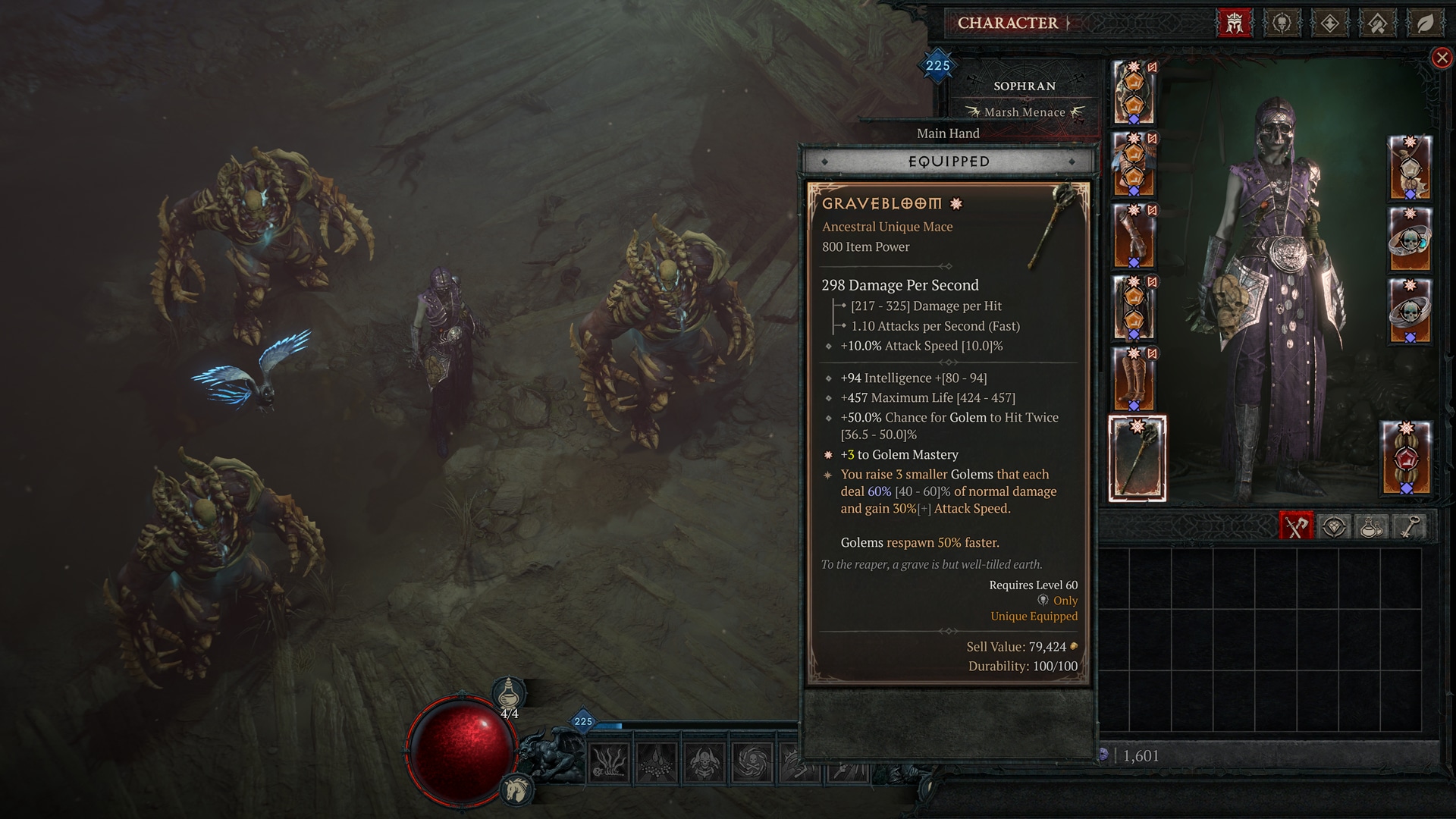The width and height of the screenshot is (1456, 819).
Task: Activate the horned skull skill slot
Action: (x=704, y=761)
